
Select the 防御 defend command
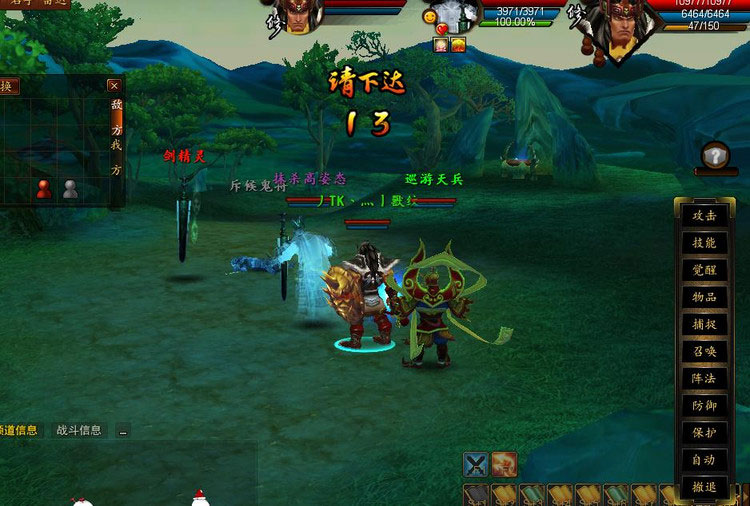(704, 406)
